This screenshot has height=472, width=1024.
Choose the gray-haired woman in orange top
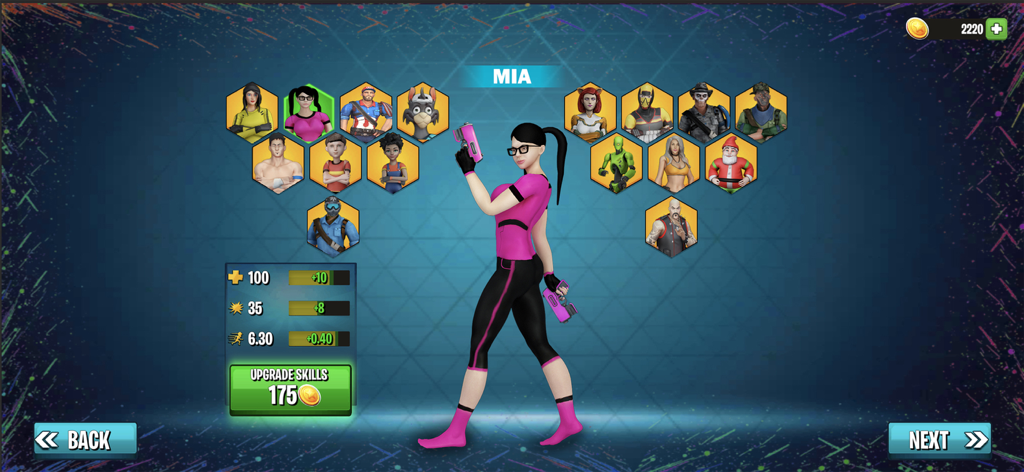tap(673, 163)
